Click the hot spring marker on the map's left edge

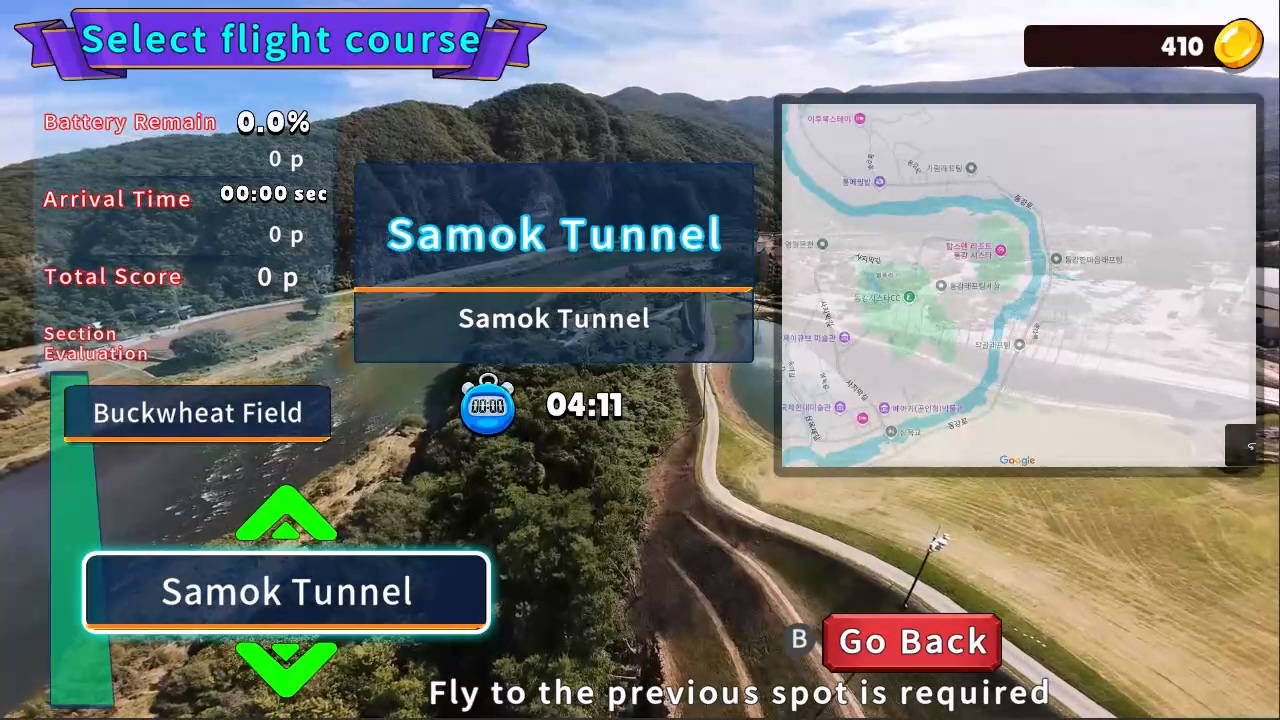click(x=822, y=244)
